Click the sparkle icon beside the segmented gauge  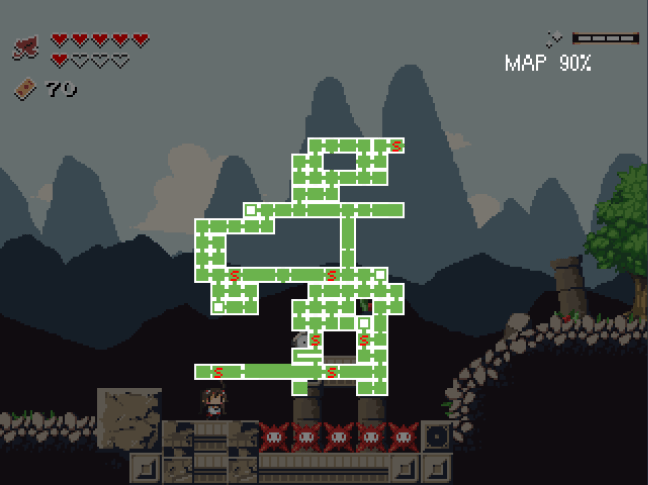[555, 39]
